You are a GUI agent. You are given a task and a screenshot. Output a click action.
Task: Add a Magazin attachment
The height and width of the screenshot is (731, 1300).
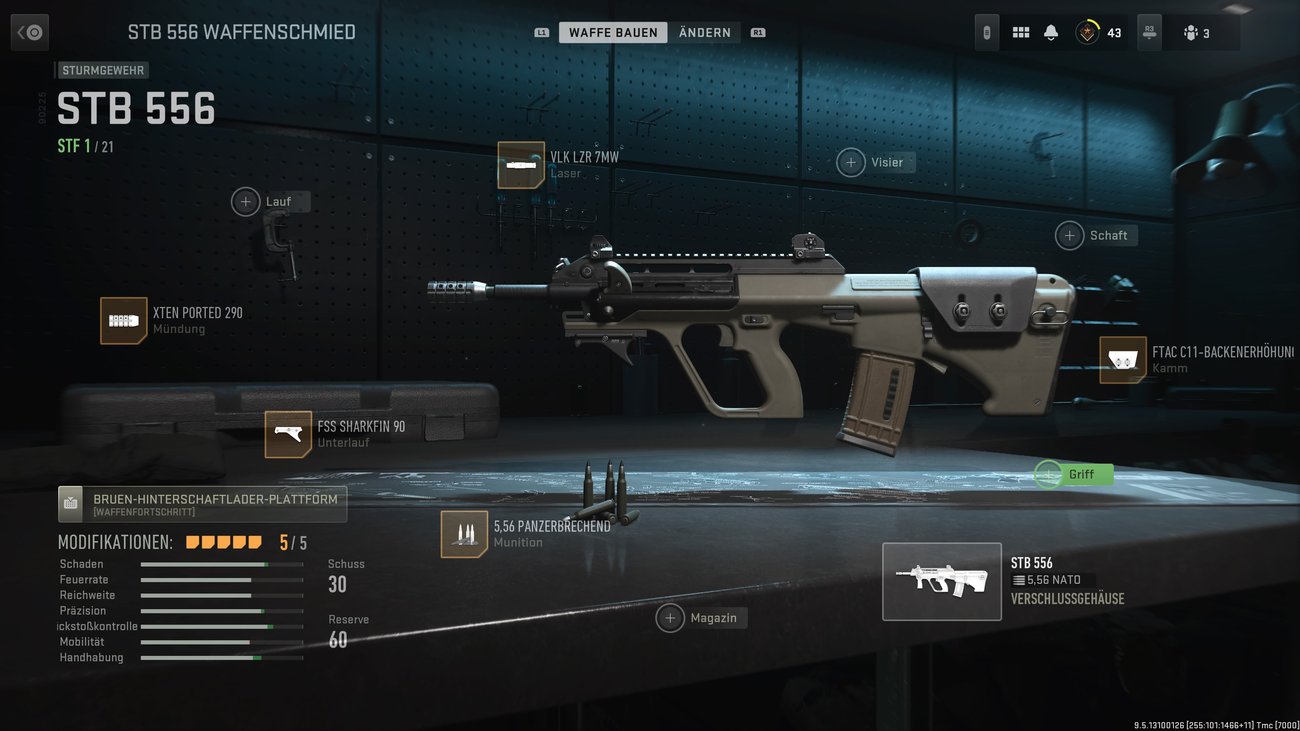click(x=670, y=618)
